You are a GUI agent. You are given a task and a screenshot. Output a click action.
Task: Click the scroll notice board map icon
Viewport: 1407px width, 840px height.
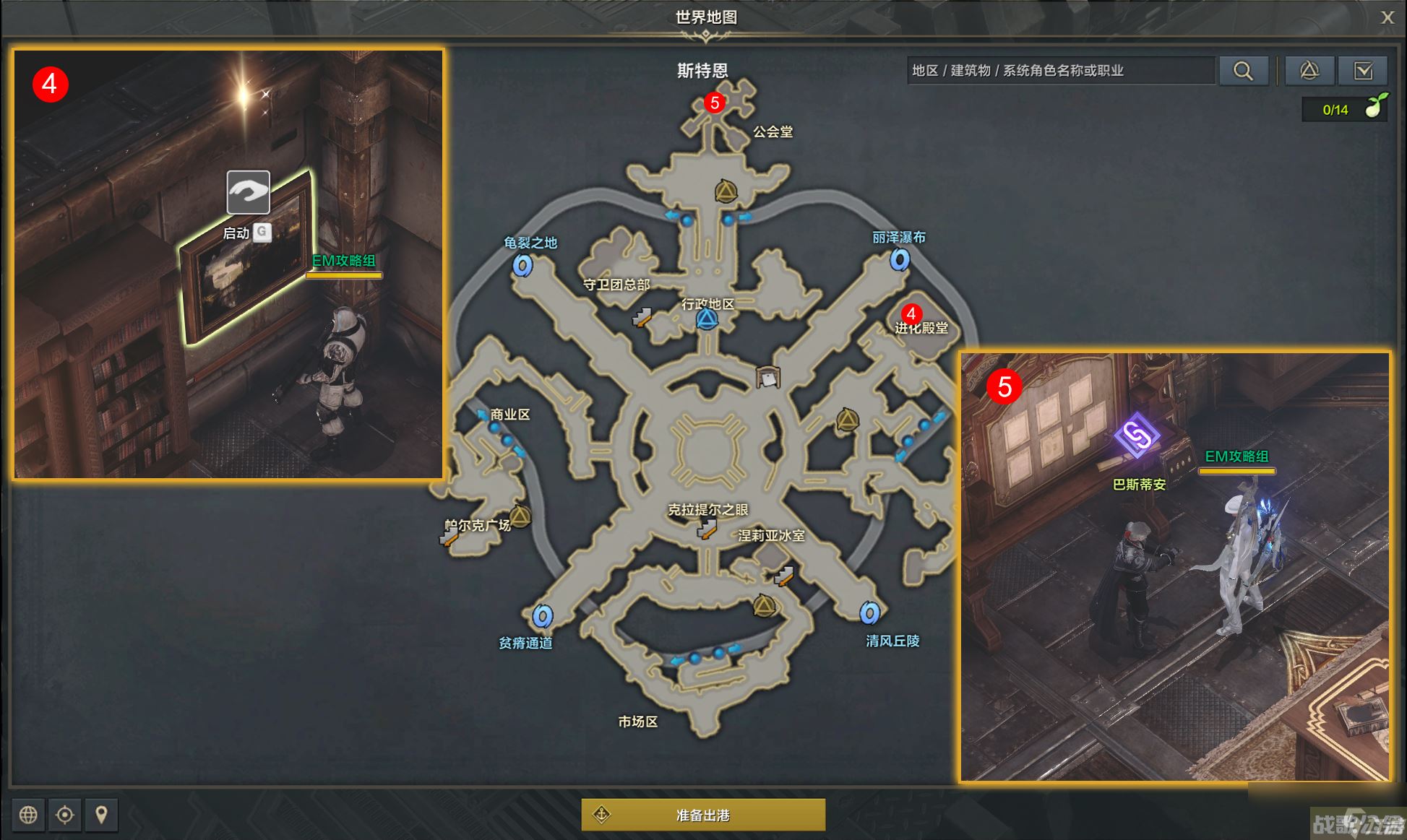767,377
